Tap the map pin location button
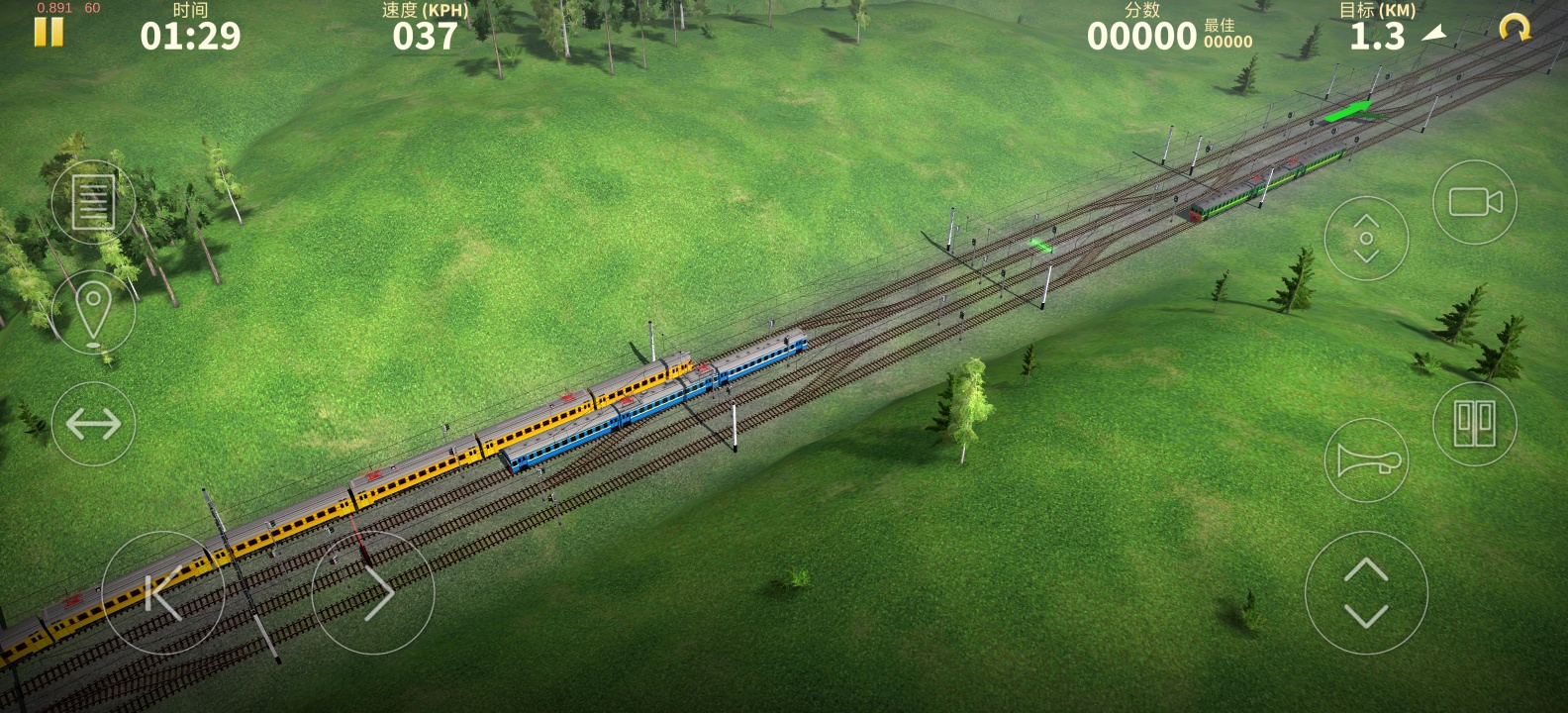The width and height of the screenshot is (1568, 713). [93, 313]
